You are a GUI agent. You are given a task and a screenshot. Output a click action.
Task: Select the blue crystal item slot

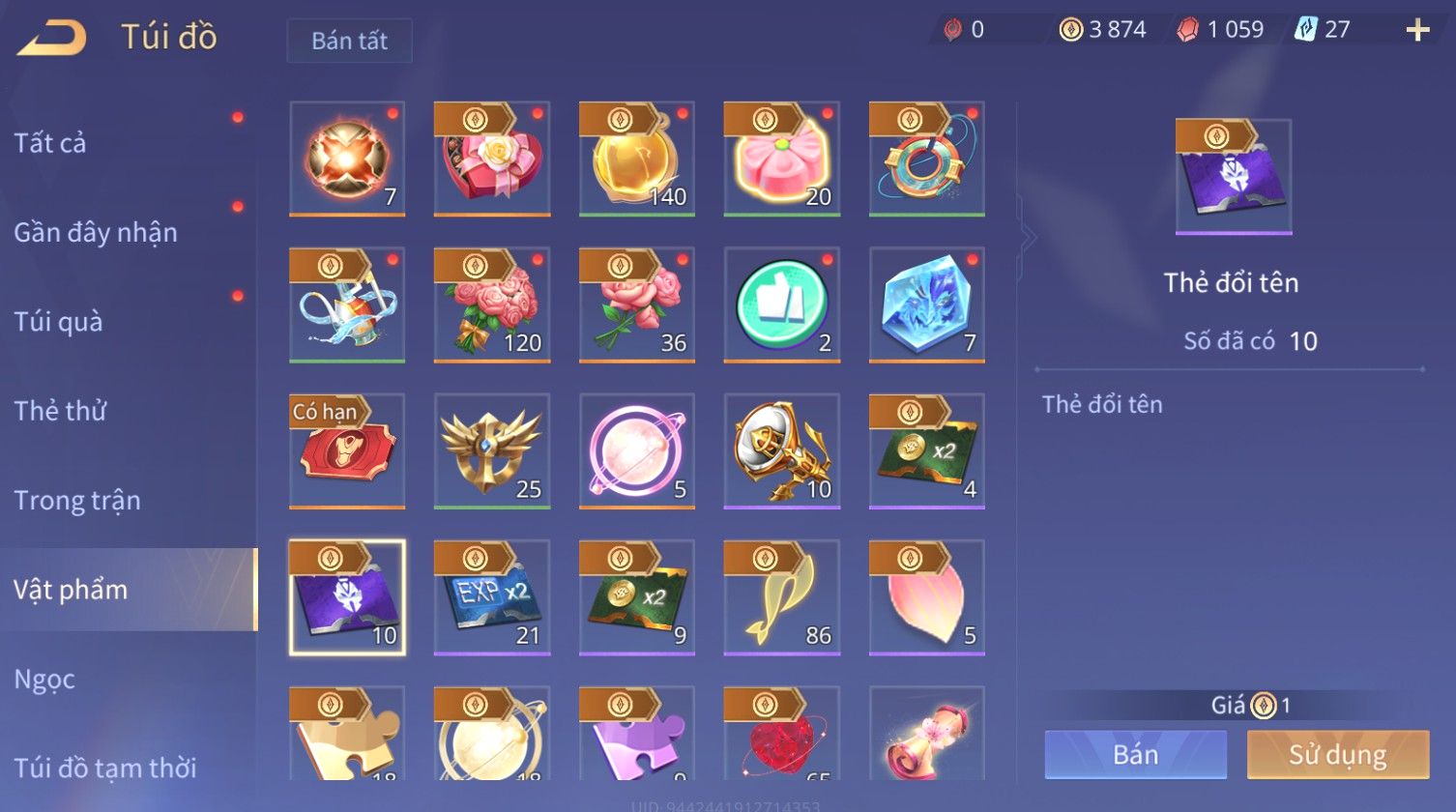(927, 304)
